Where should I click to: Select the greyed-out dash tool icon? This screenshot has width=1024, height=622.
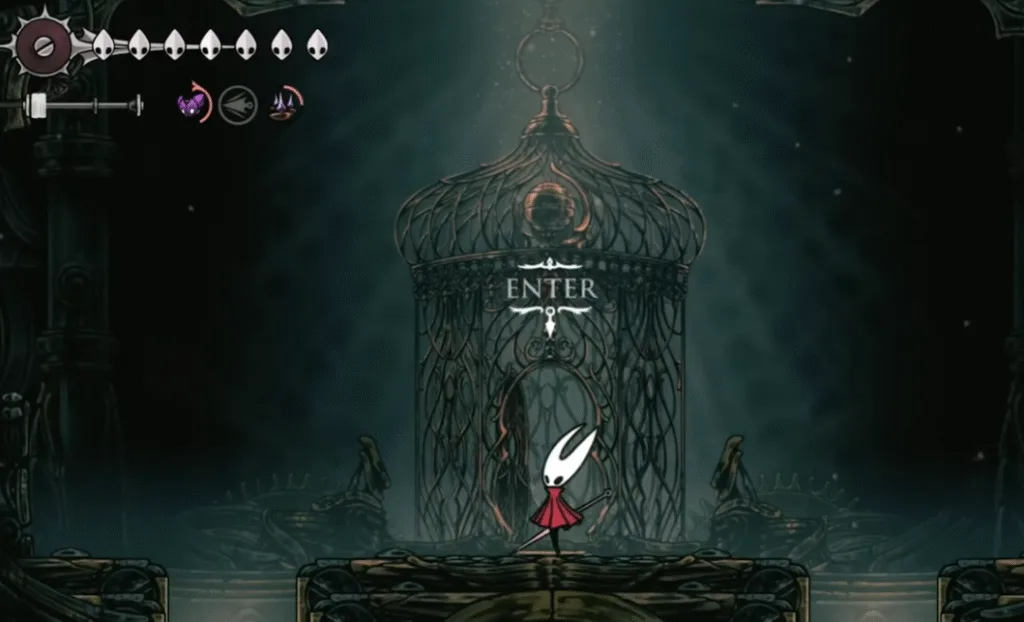click(238, 104)
